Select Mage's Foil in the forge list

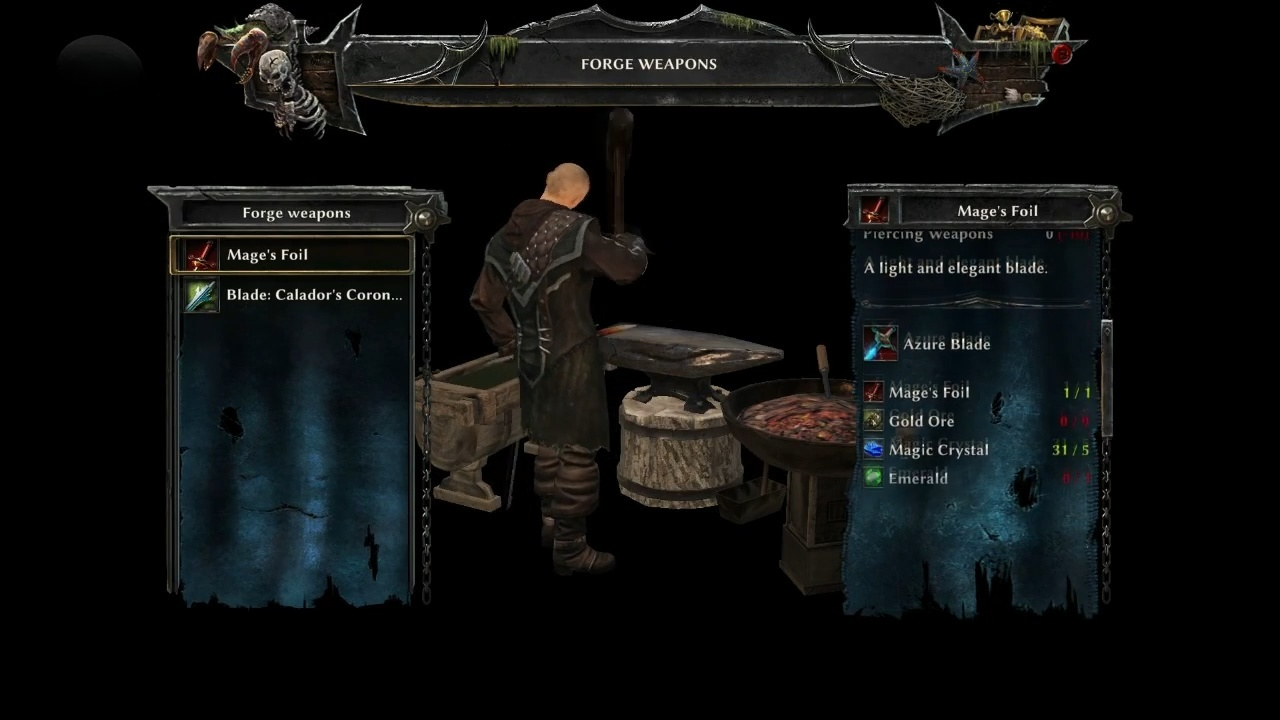click(x=291, y=255)
